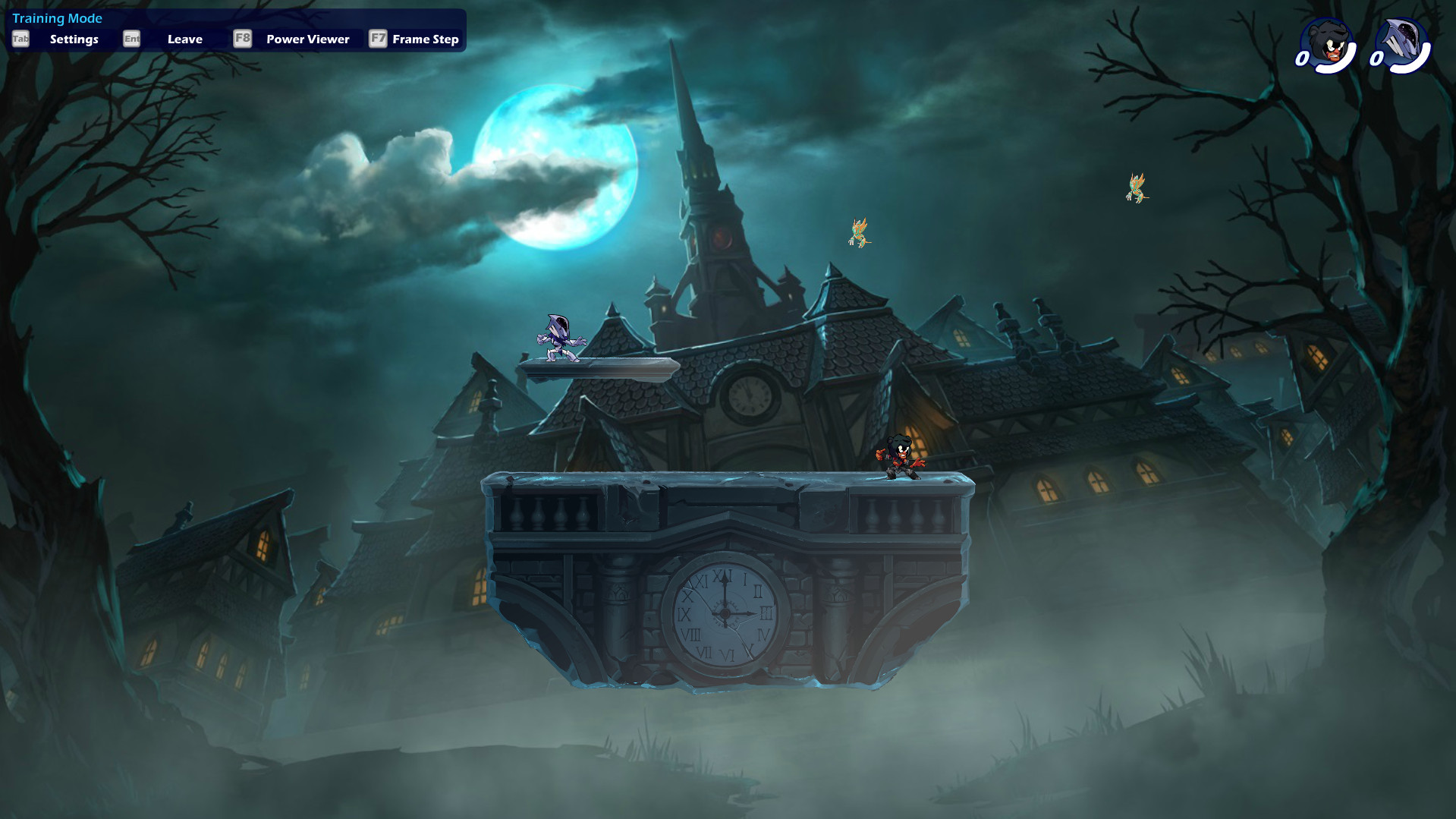Select Leave to exit Training Mode

pyautogui.click(x=184, y=39)
